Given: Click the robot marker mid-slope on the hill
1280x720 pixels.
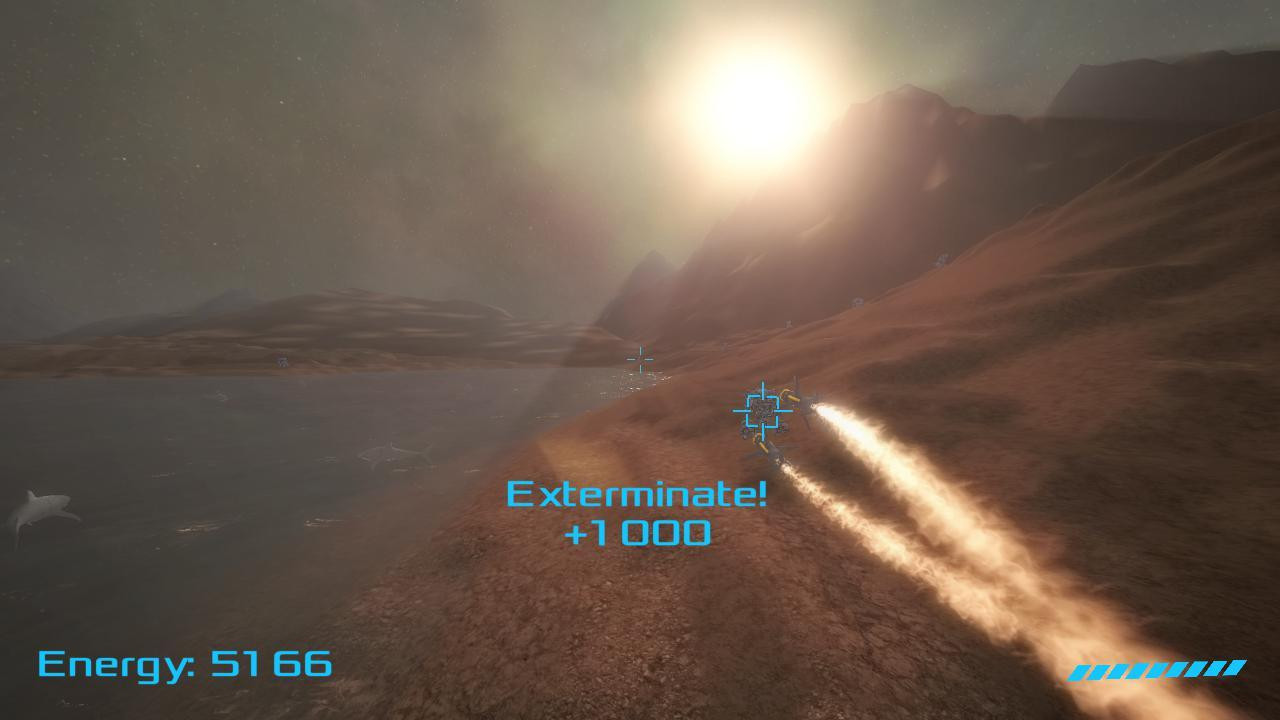Looking at the screenshot, I should point(858,300).
